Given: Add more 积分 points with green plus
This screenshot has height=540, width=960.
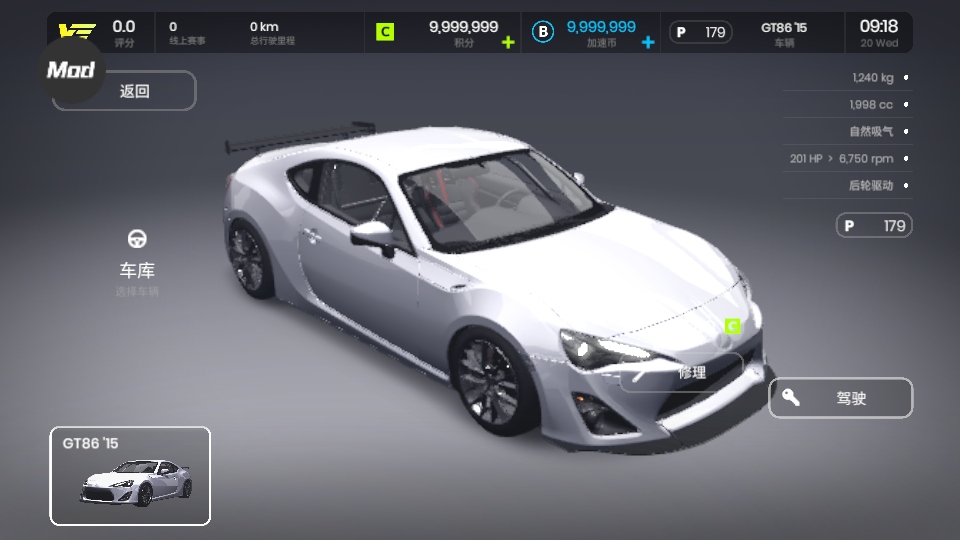Looking at the screenshot, I should [x=508, y=42].
